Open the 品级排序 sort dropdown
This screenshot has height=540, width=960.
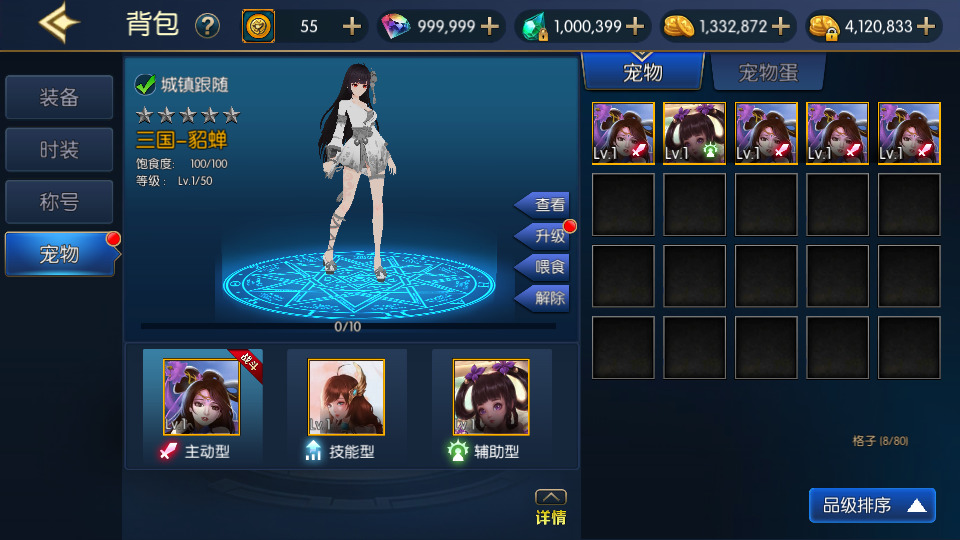pyautogui.click(x=872, y=505)
